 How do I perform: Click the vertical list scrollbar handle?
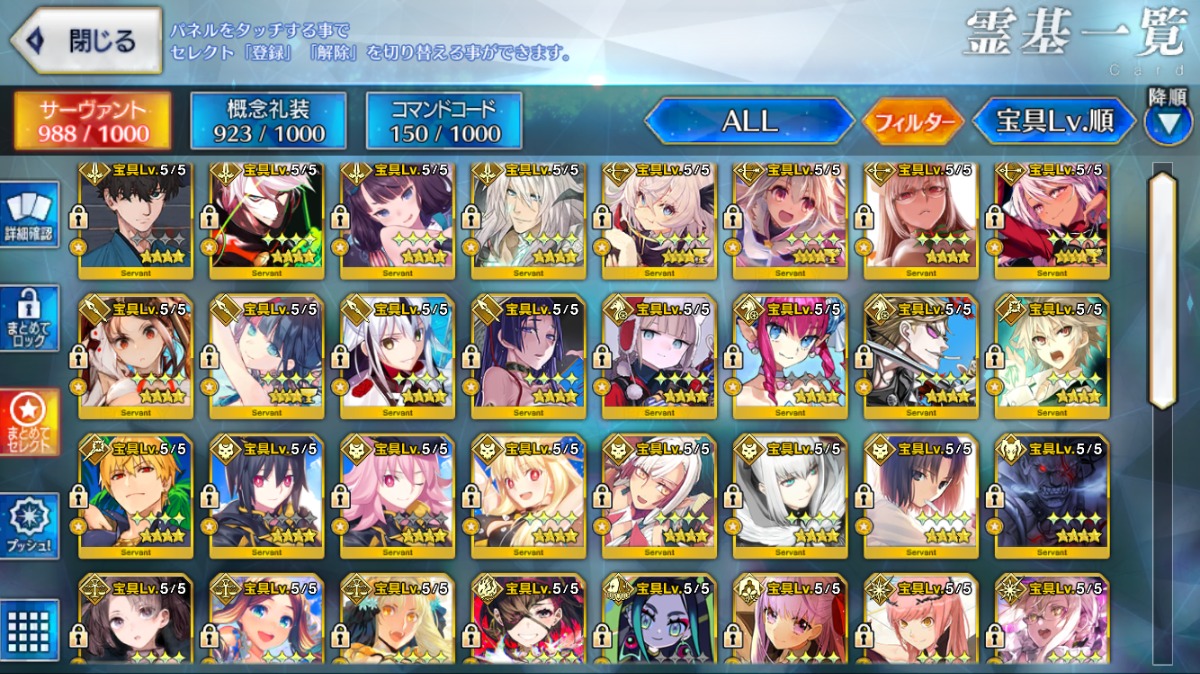pos(1162,290)
